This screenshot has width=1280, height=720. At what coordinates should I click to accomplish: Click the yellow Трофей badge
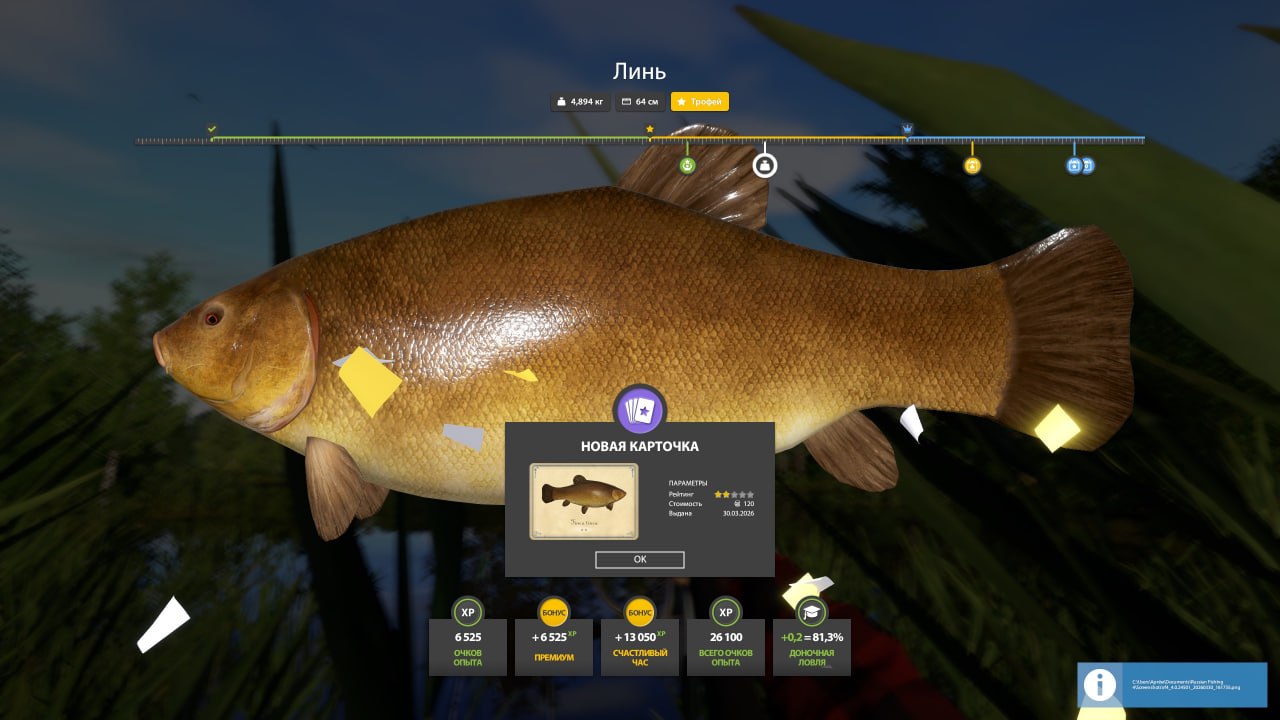click(x=700, y=101)
